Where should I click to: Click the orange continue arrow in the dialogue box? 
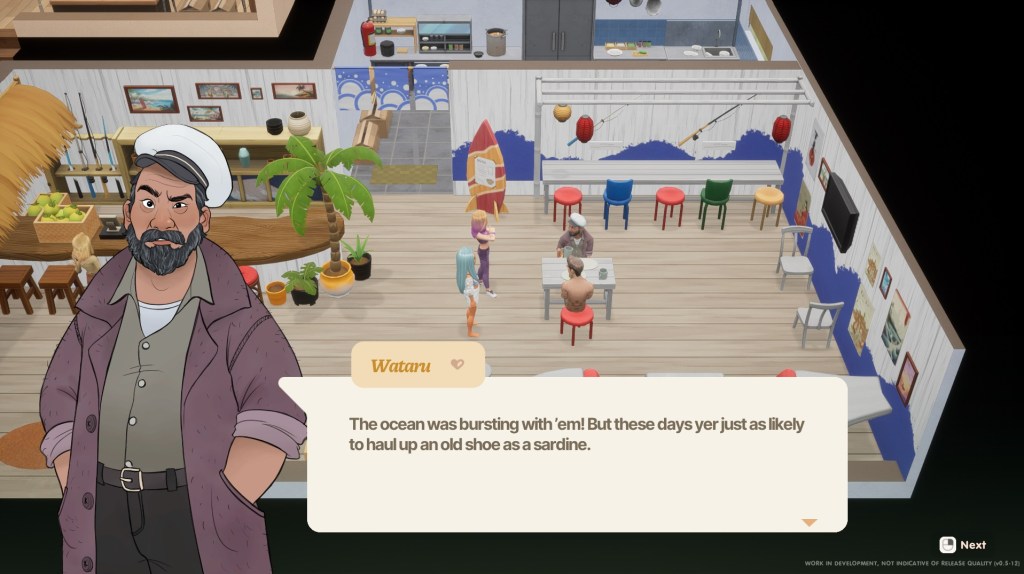click(x=809, y=522)
